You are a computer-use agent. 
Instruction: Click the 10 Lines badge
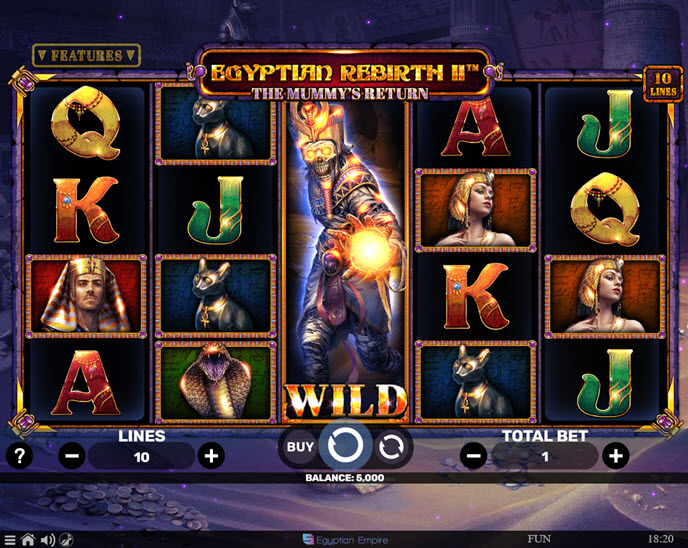662,82
